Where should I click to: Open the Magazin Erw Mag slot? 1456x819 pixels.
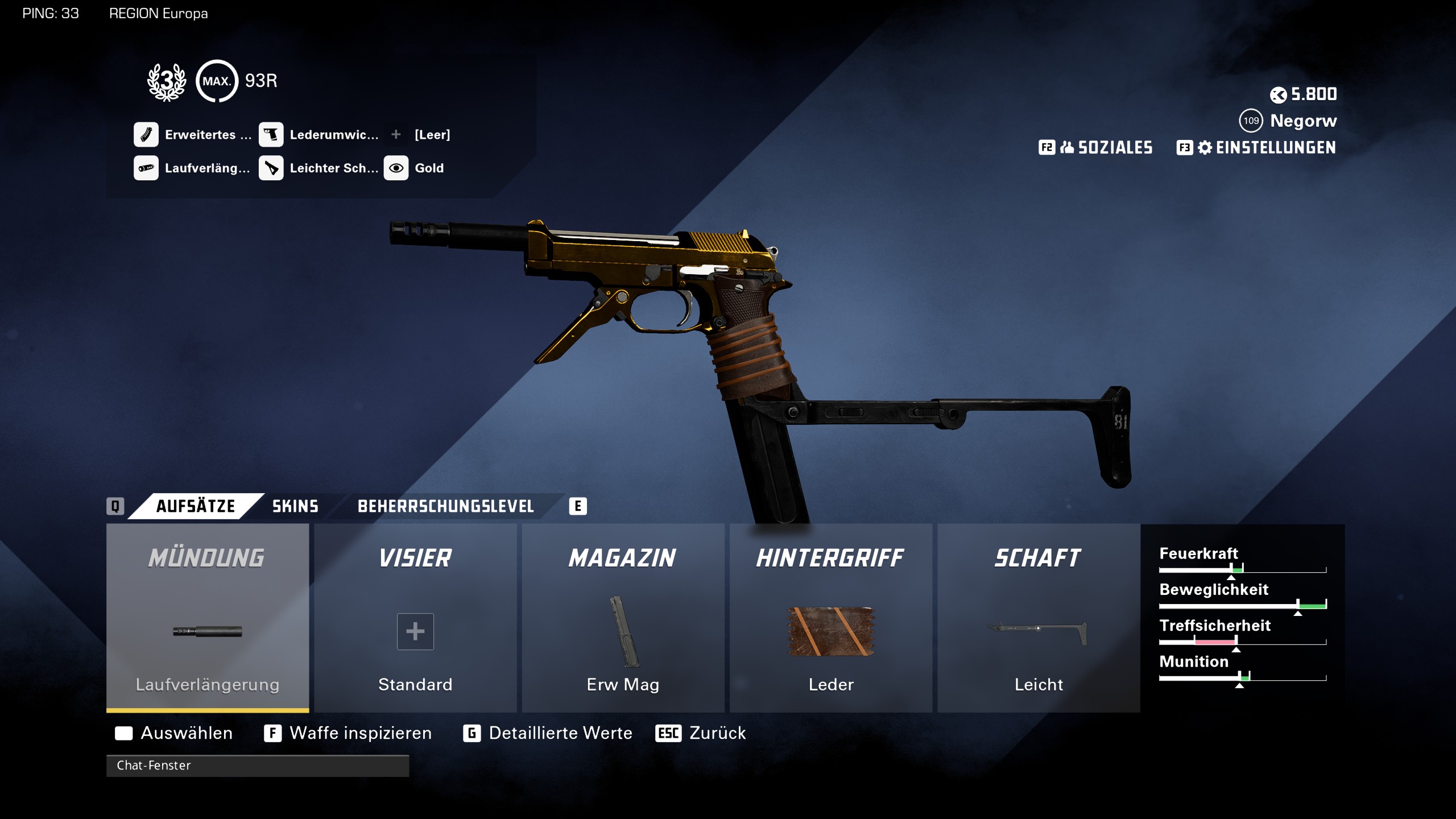[623, 618]
